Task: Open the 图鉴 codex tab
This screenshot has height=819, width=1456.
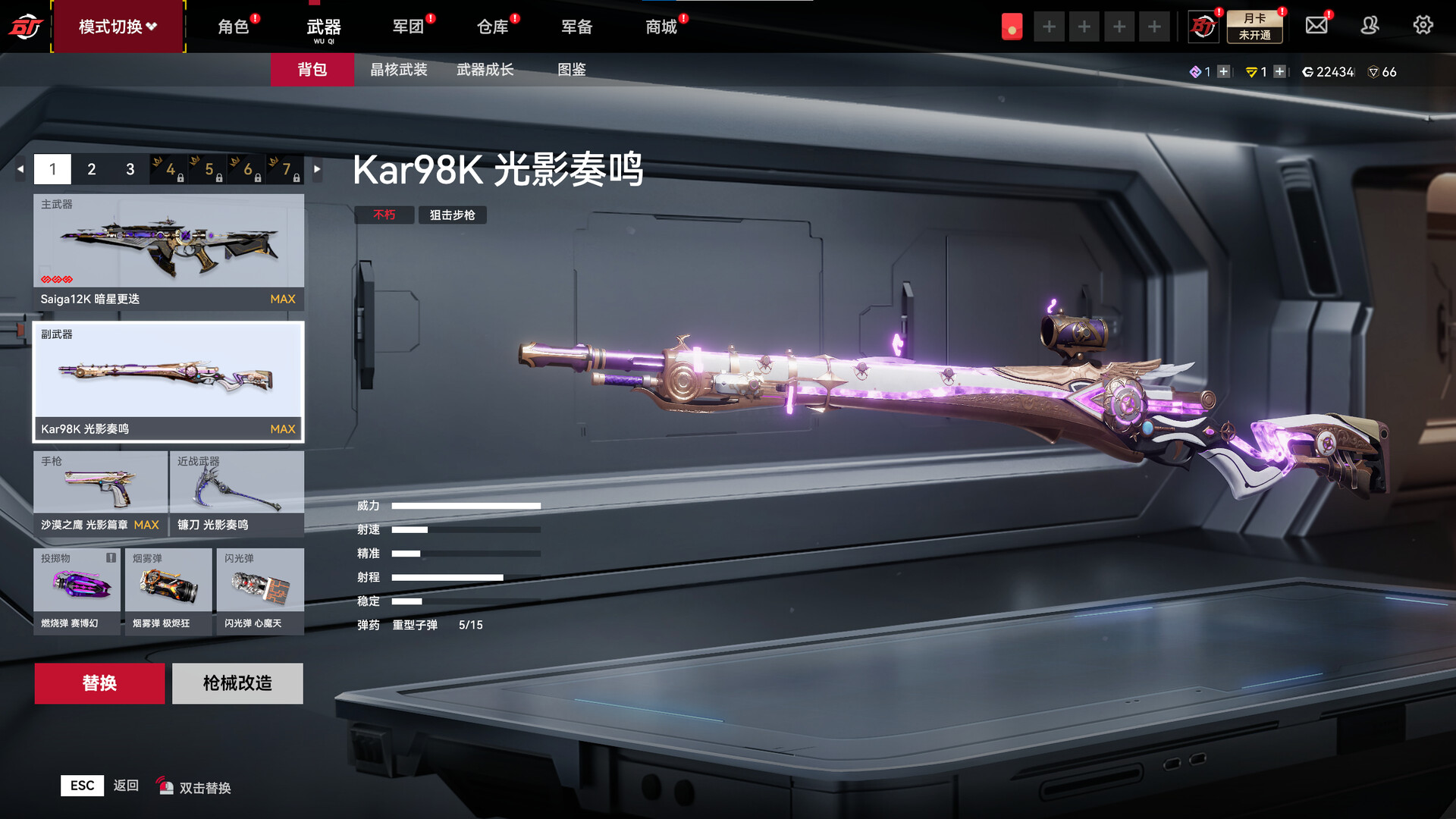Action: coord(572,70)
